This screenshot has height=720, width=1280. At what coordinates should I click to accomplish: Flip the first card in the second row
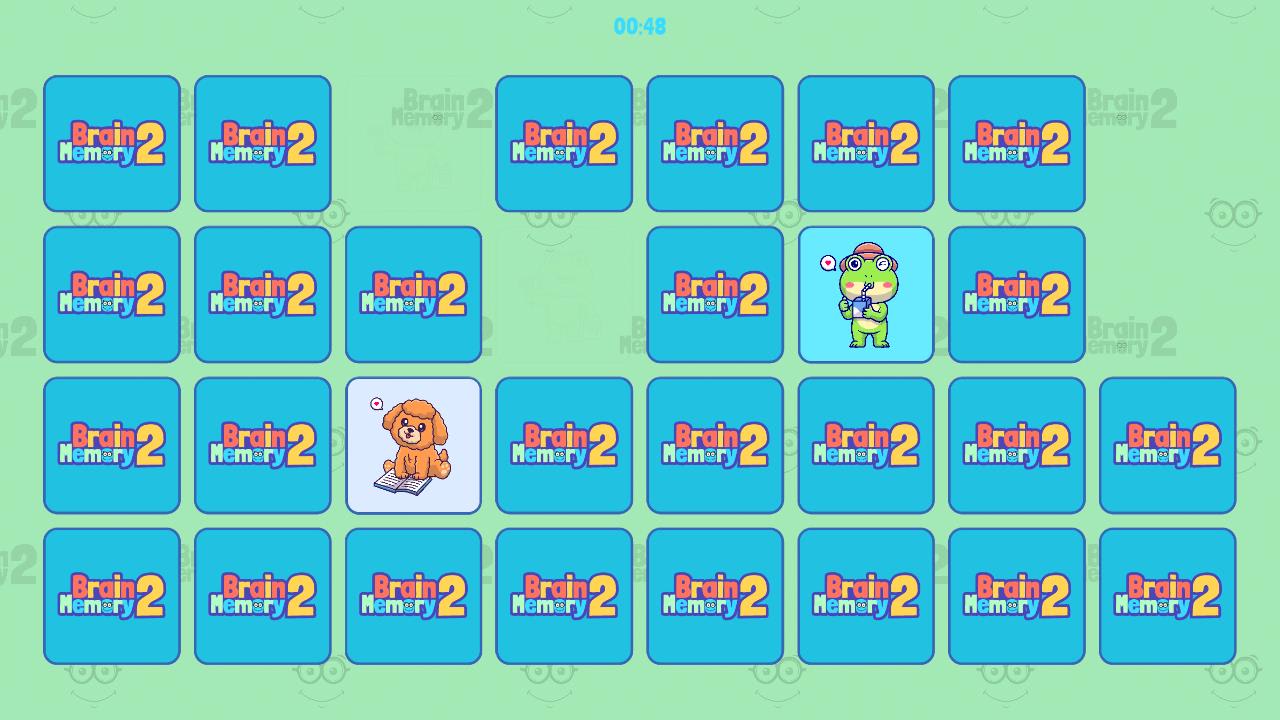coord(112,293)
